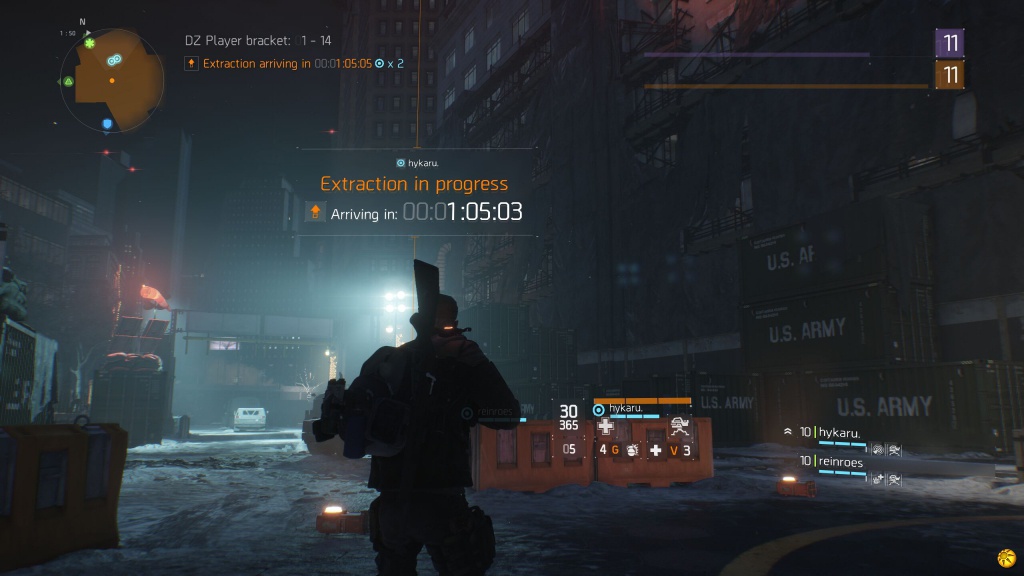The image size is (1024, 576).
Task: Click the purple Dark Zone rank 11 badge
Action: pos(950,43)
